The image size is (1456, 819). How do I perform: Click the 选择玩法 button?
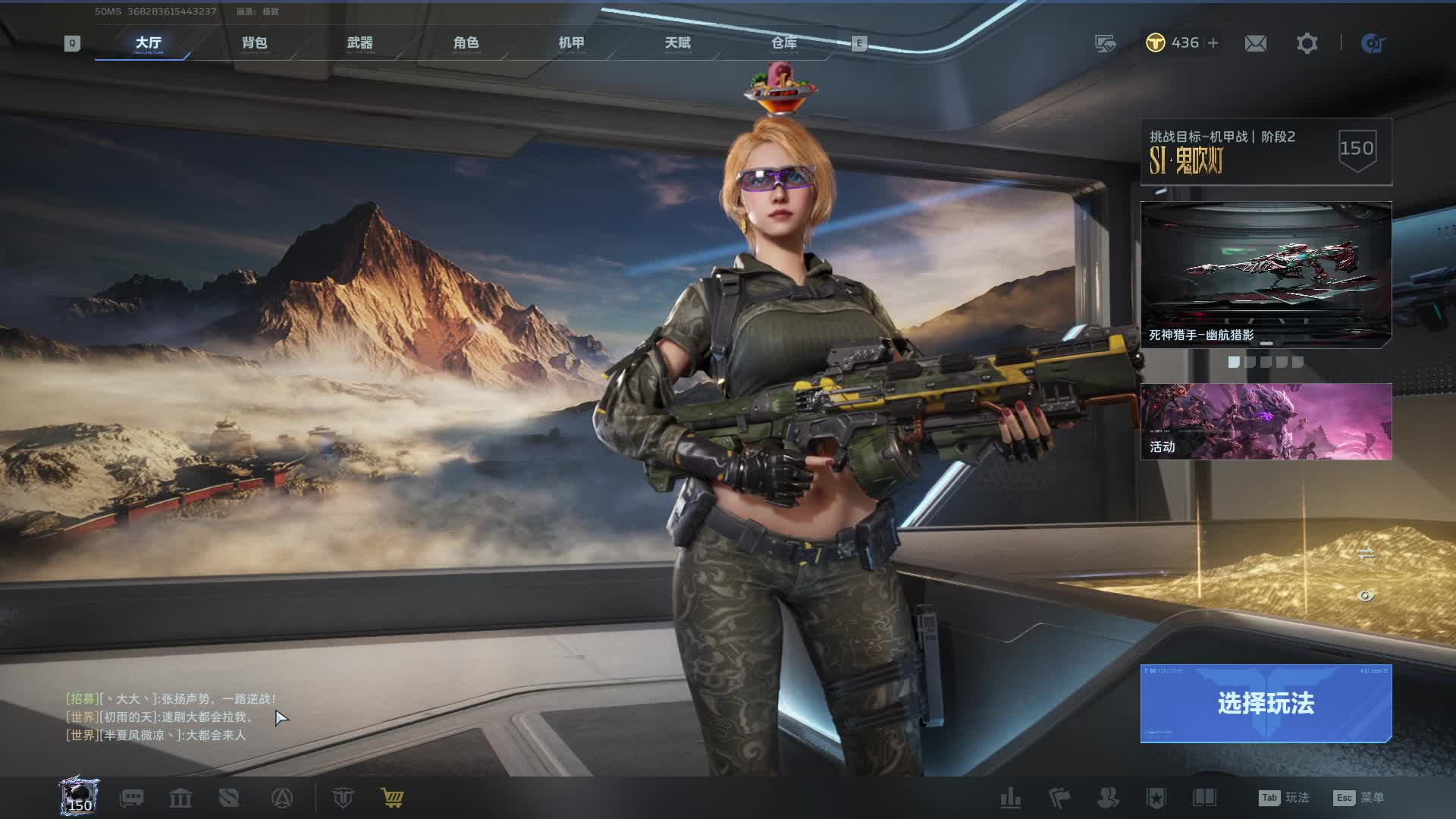[x=1266, y=703]
